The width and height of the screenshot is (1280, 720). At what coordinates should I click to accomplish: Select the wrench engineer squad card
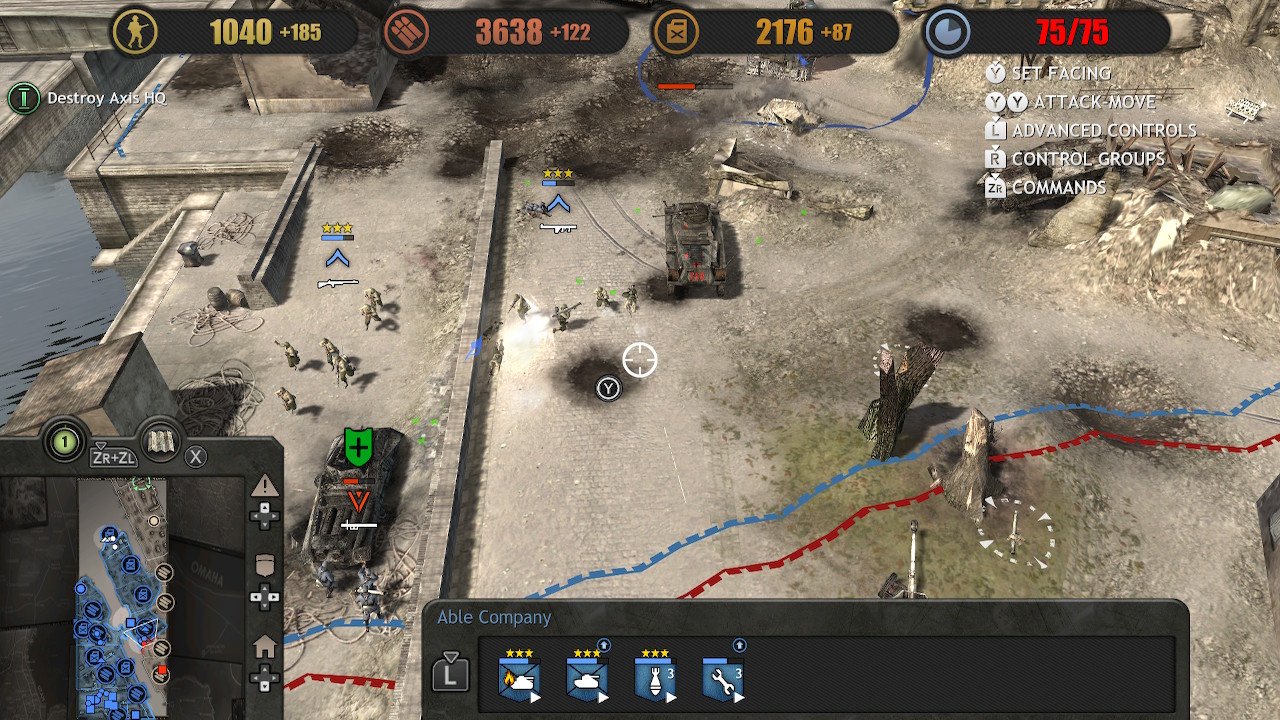click(x=723, y=680)
